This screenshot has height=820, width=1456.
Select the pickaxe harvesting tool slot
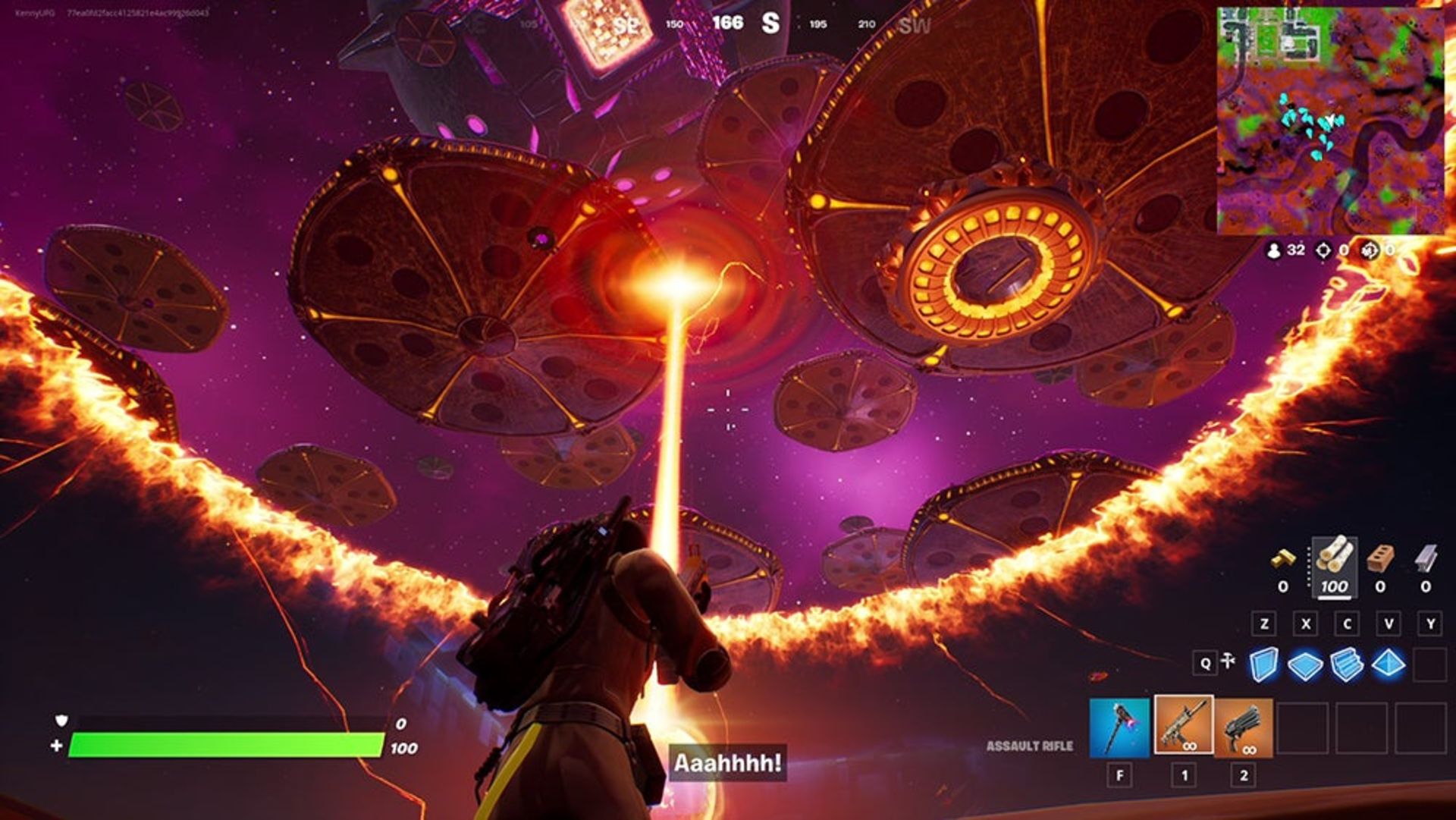(x=1119, y=728)
